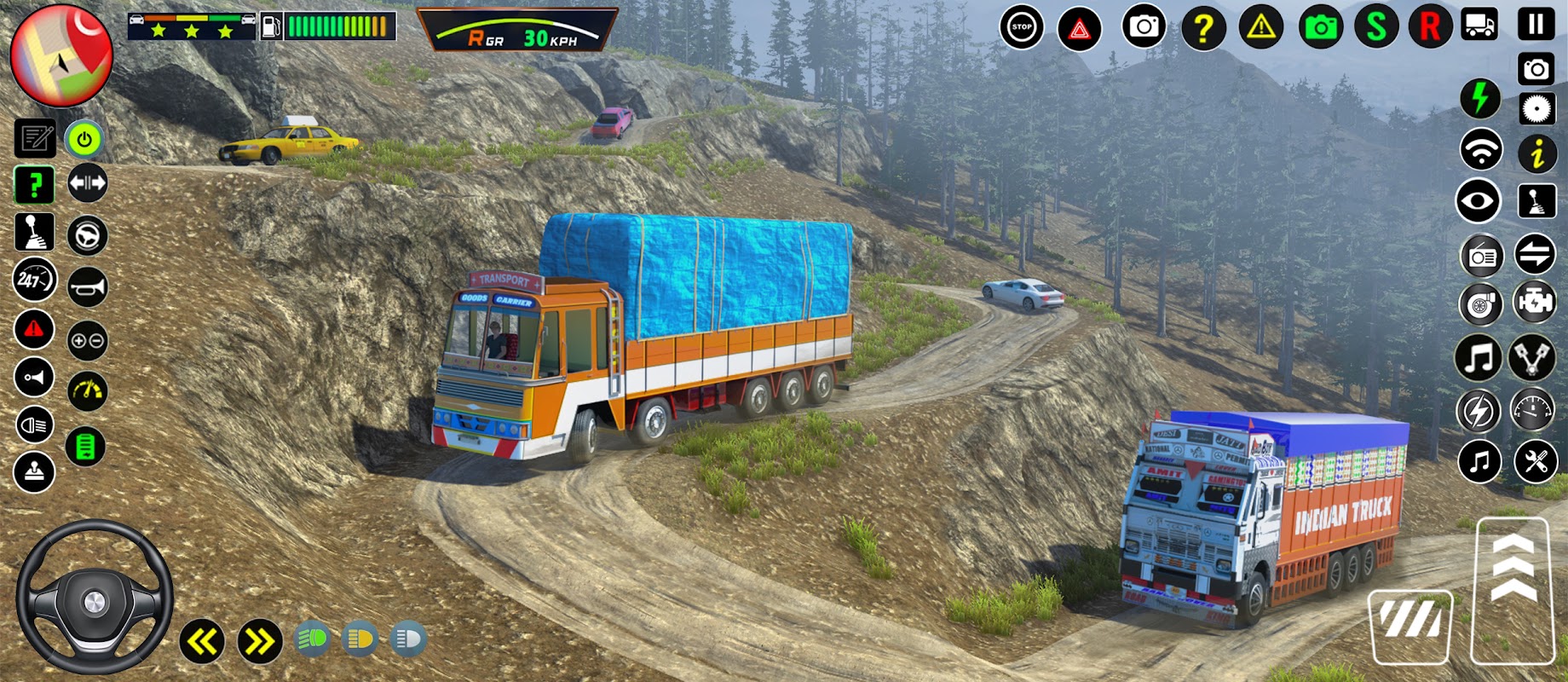Image resolution: width=1568 pixels, height=682 pixels.
Task: Select the red R button
Action: 1430,26
